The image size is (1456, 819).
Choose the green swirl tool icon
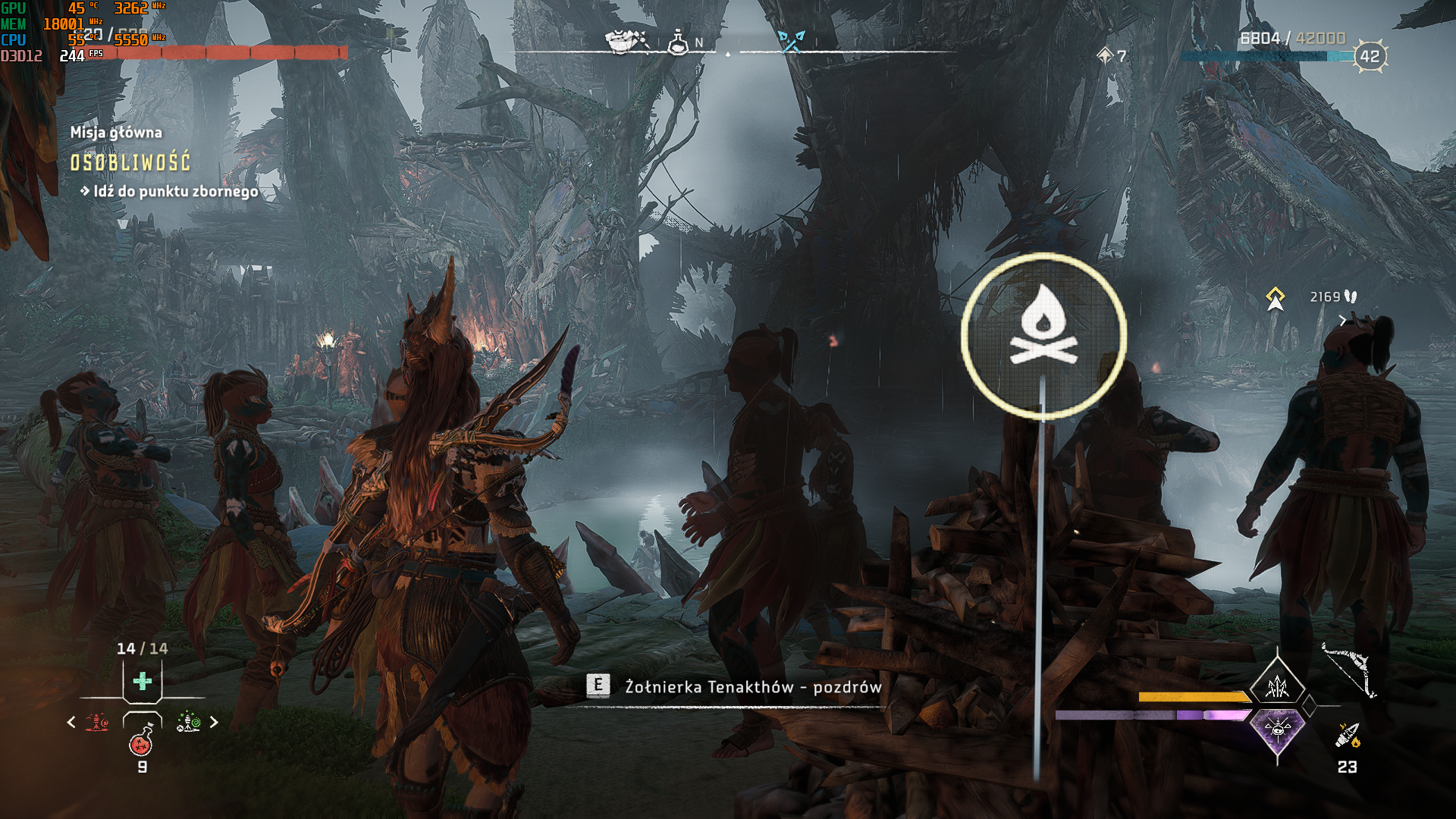pos(188,722)
